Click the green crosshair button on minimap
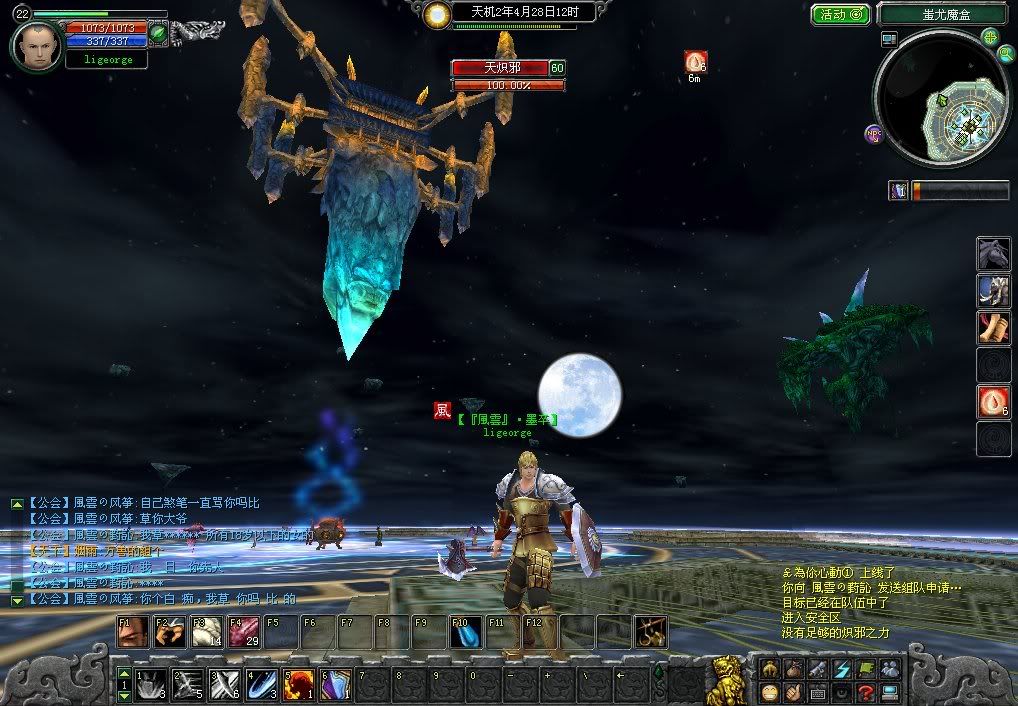Screen dimensions: 1018x706 tap(989, 37)
